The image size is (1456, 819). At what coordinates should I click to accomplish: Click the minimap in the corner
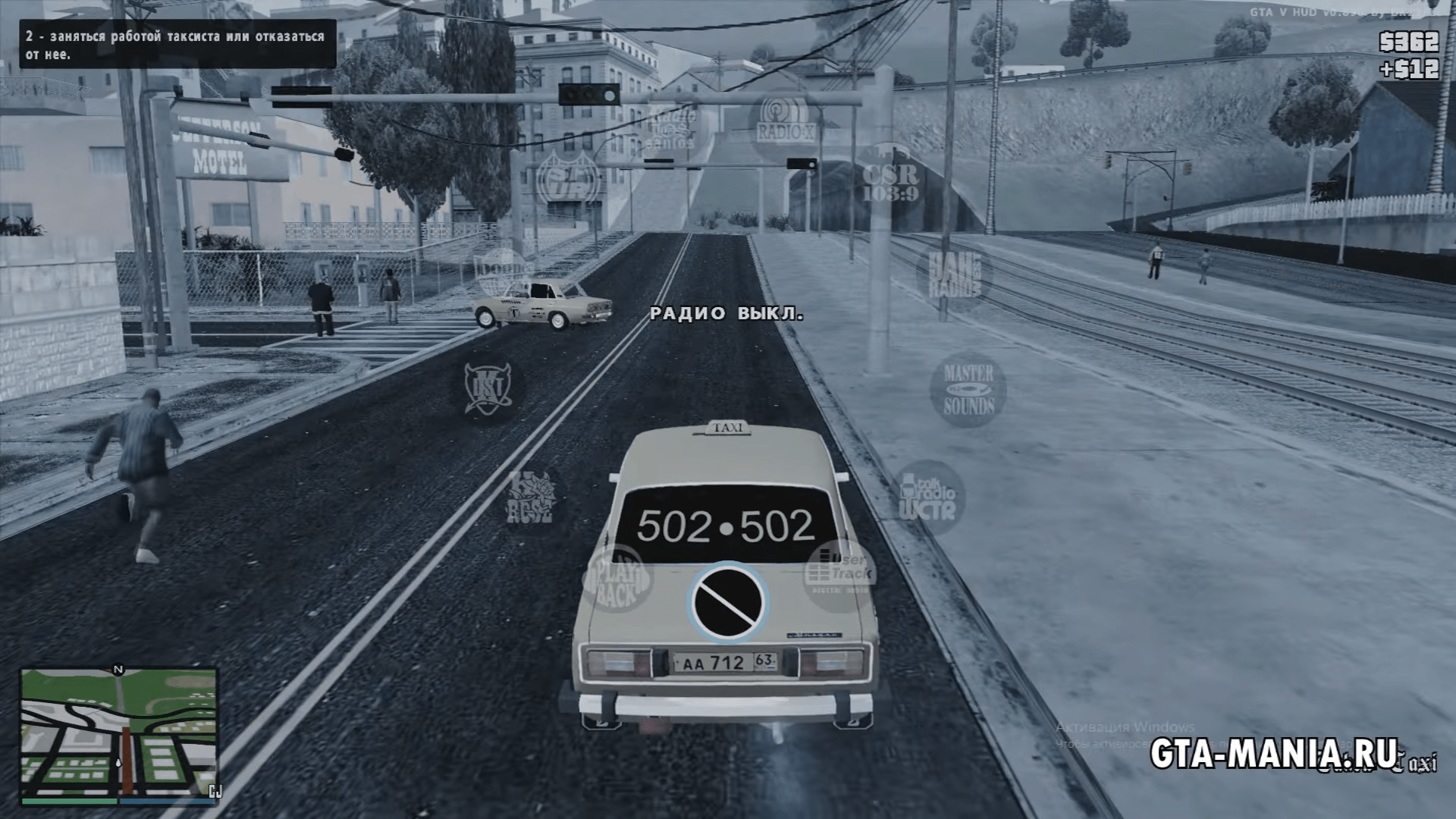pyautogui.click(x=118, y=736)
